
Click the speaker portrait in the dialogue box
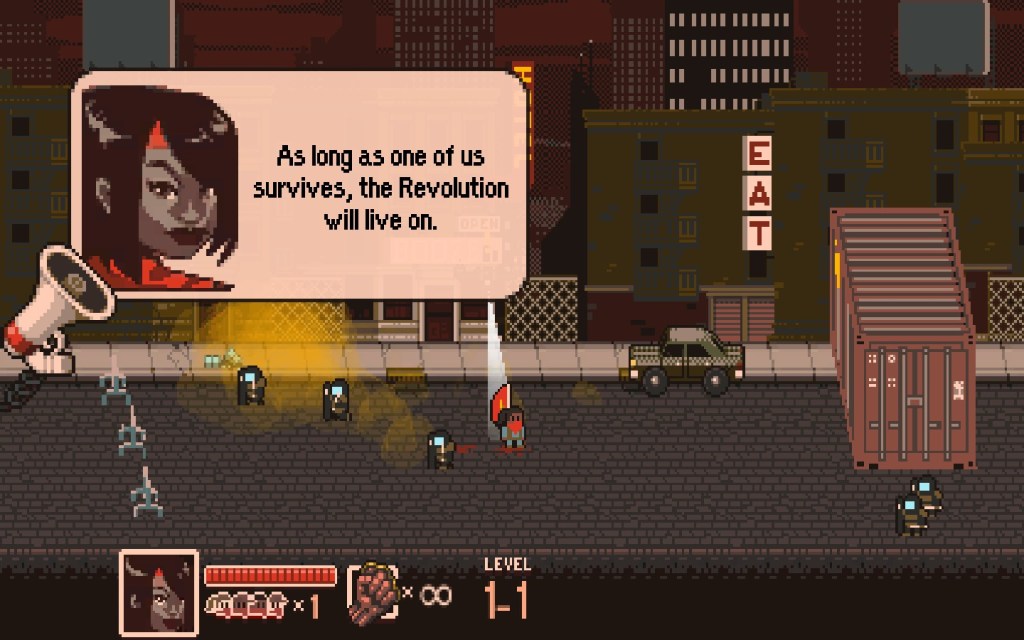(x=159, y=186)
